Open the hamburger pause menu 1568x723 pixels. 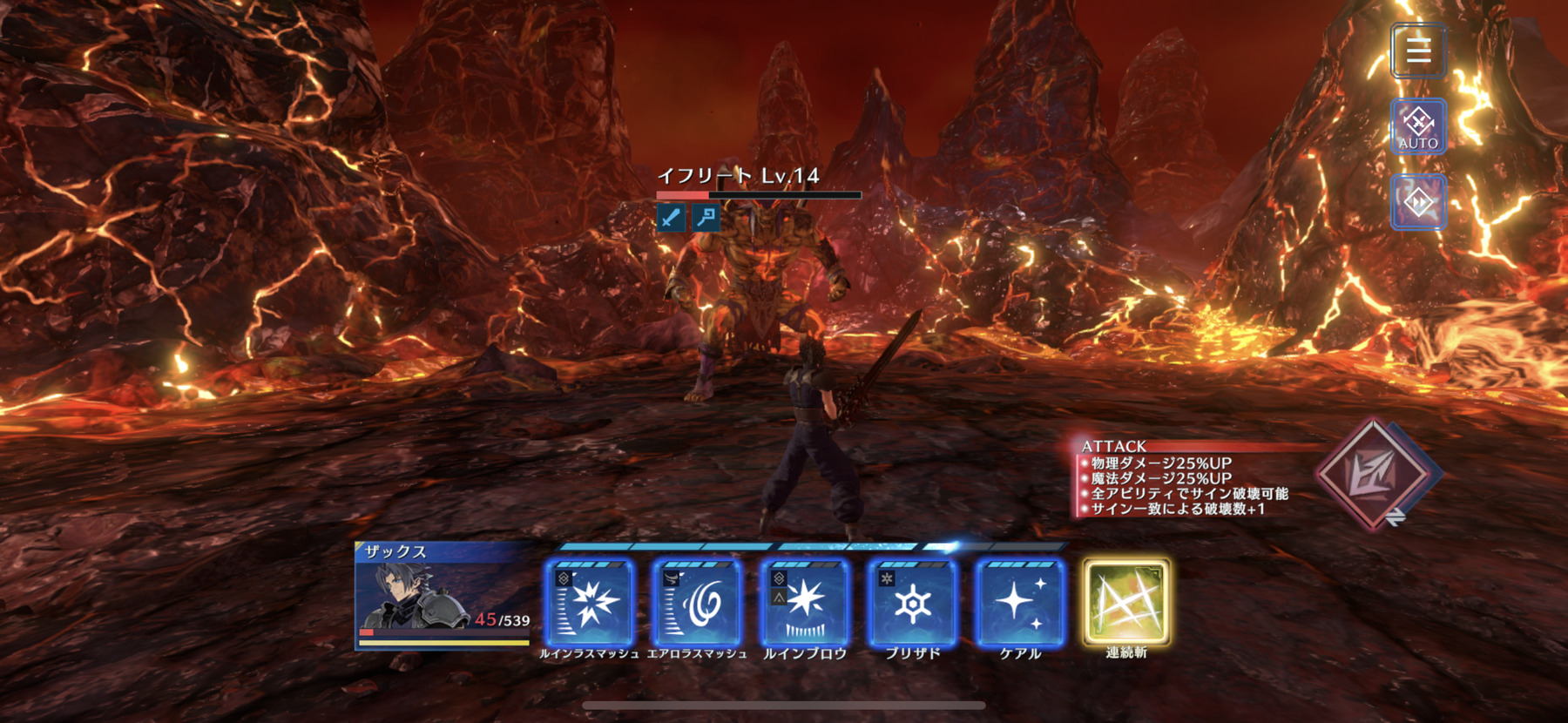pyautogui.click(x=1418, y=51)
